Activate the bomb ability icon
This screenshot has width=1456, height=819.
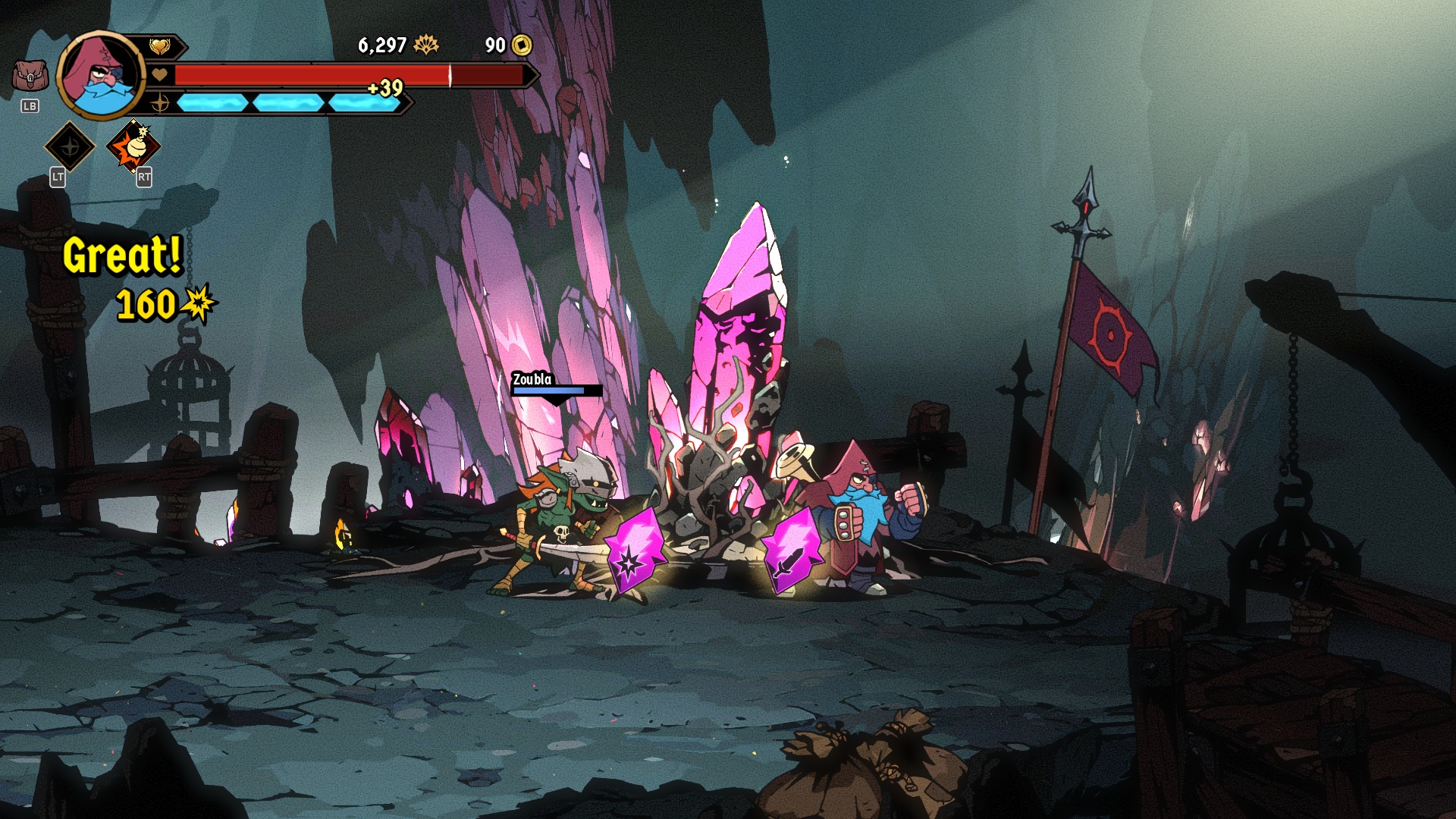coord(133,146)
